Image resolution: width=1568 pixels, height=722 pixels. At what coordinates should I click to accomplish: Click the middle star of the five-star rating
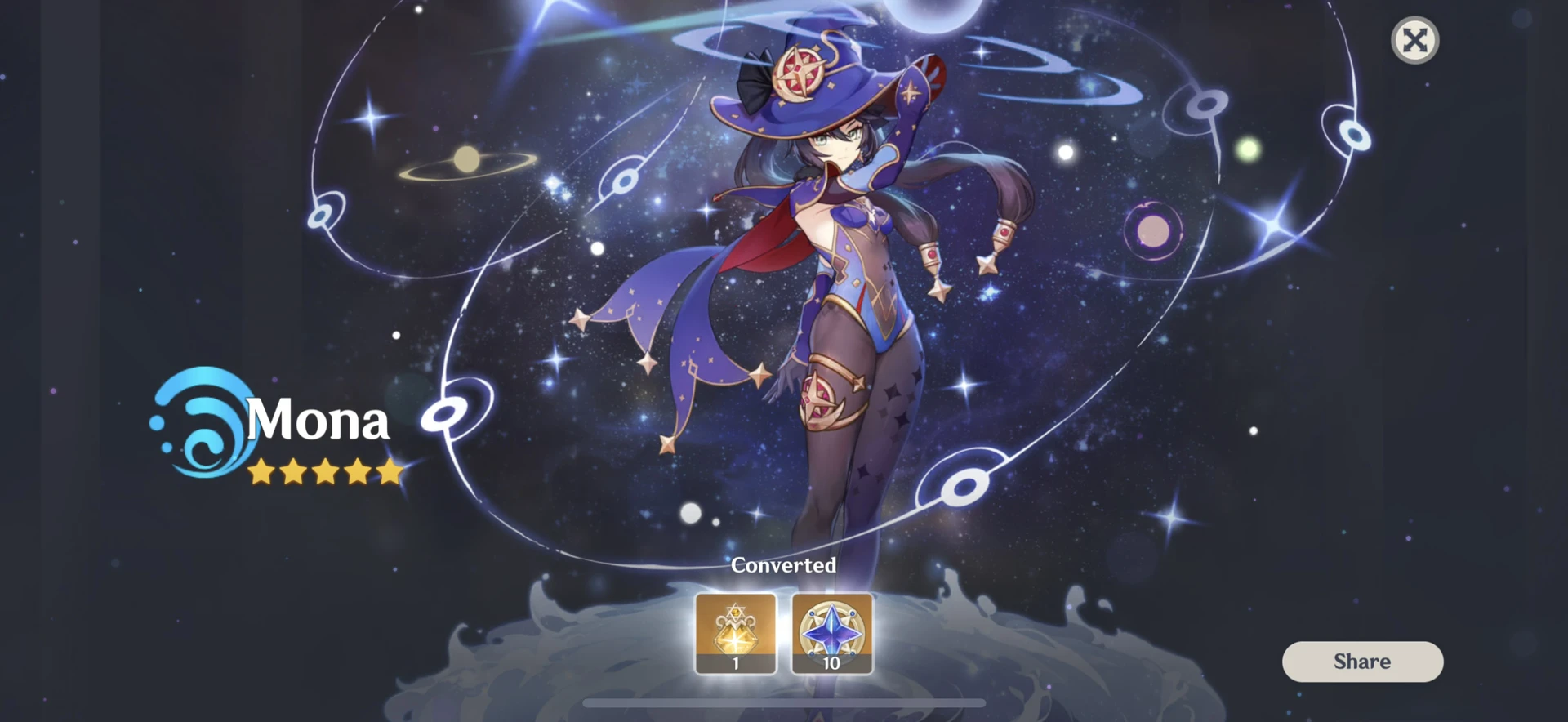point(325,472)
